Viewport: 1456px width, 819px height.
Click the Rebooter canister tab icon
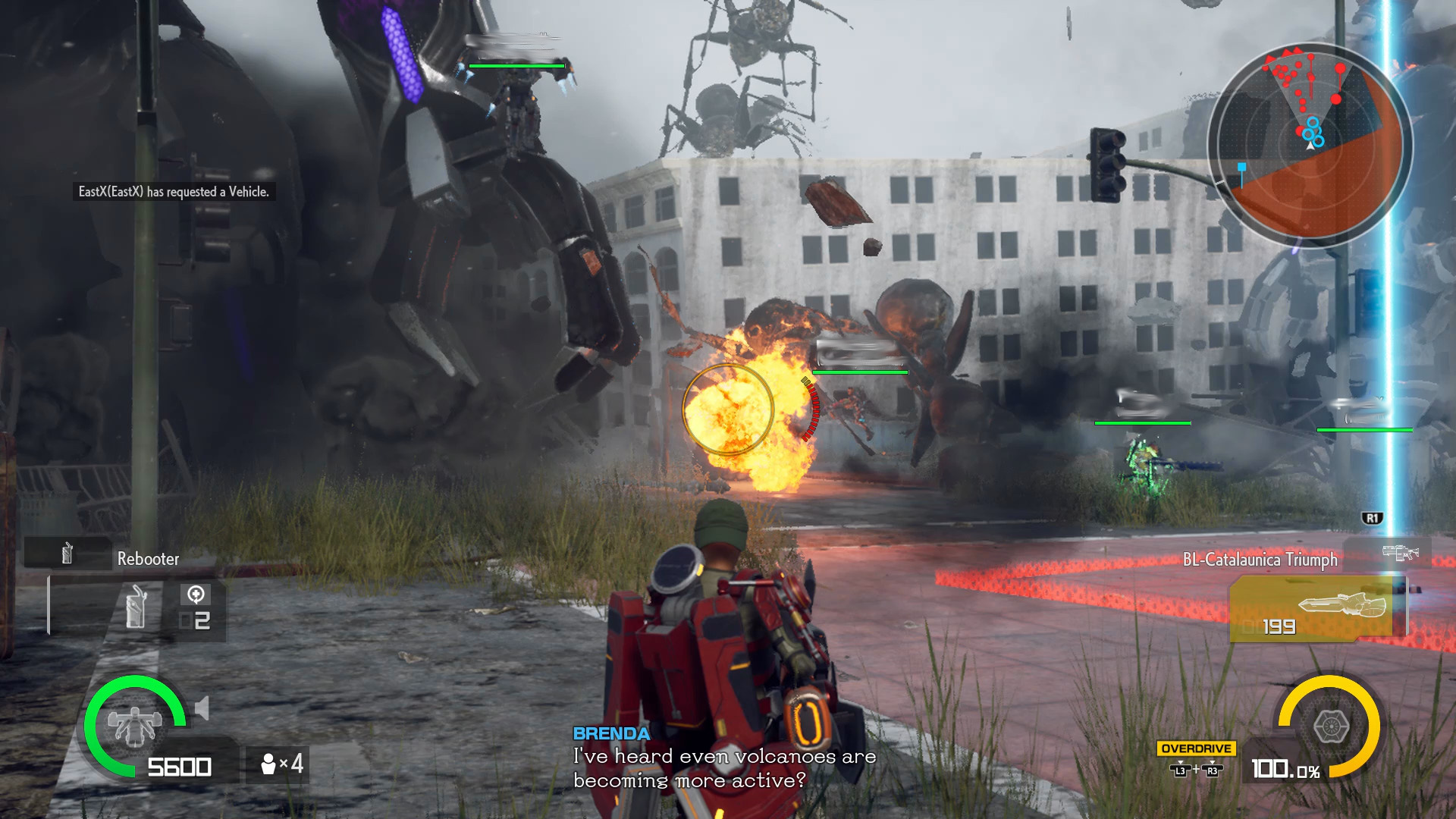[67, 554]
